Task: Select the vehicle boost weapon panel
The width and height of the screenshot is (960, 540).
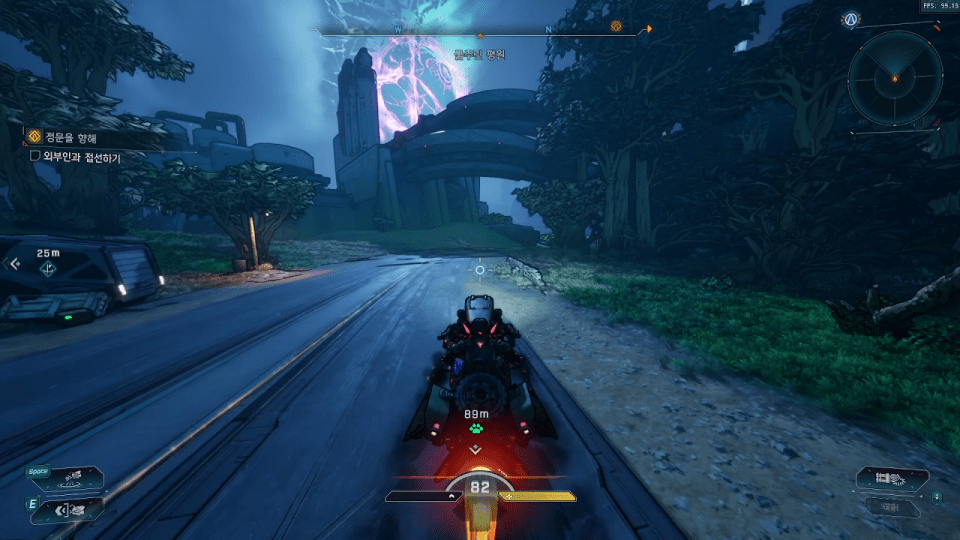Action: click(x=892, y=478)
